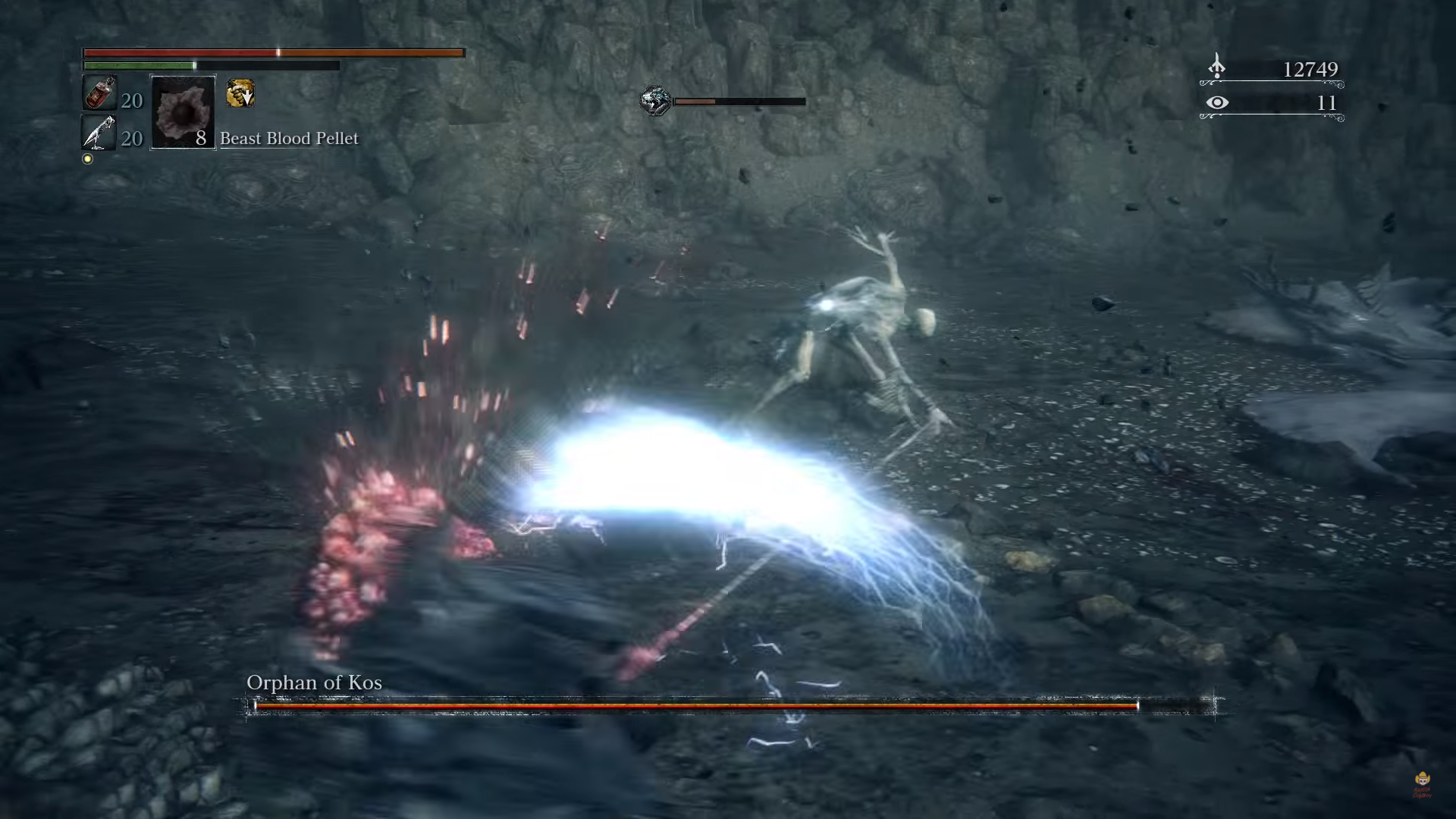Click the Blood Echoes icon
Image resolution: width=1456 pixels, height=819 pixels.
pyautogui.click(x=1217, y=67)
